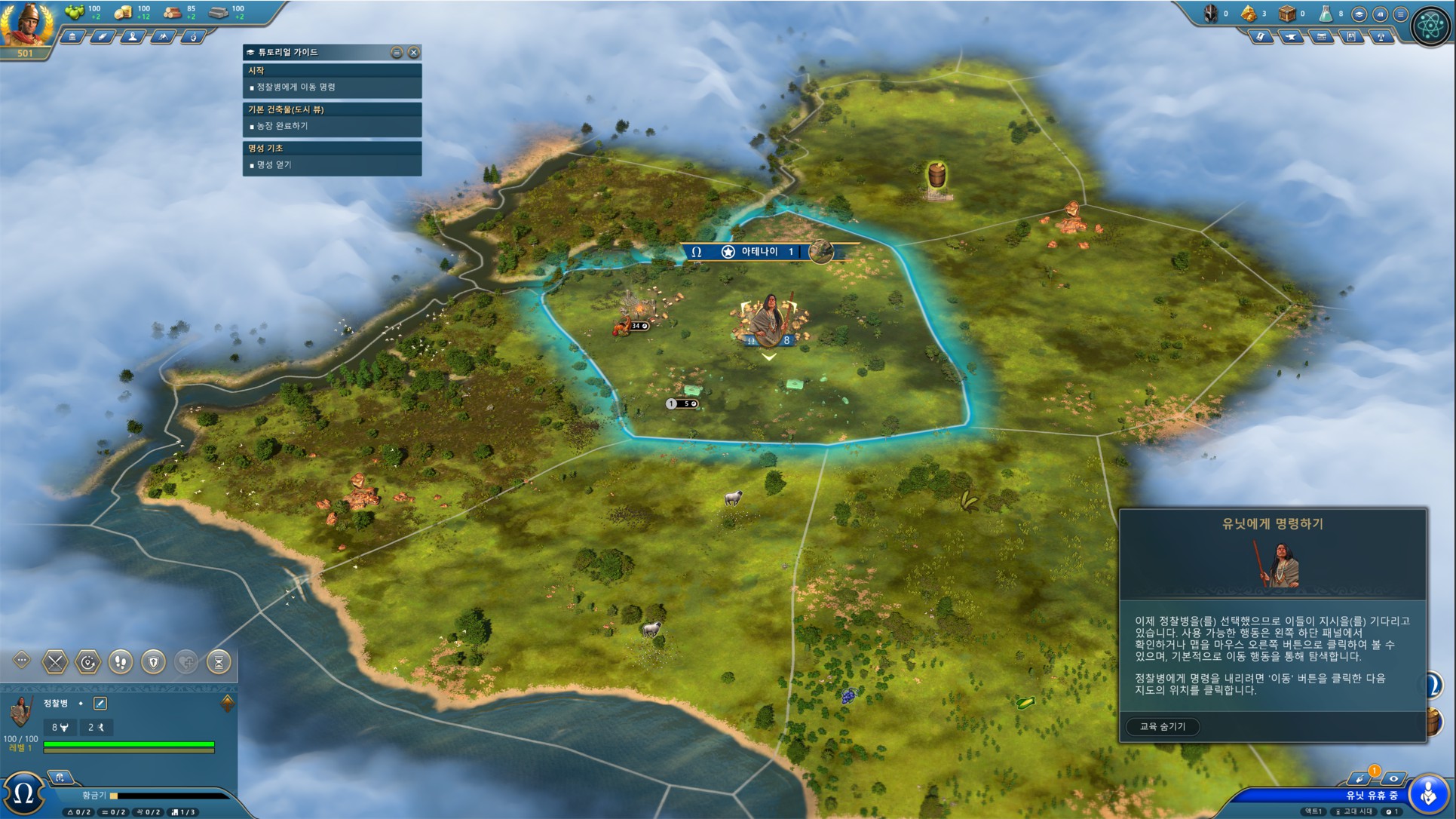Rename the scout with the pencil icon
Image resolution: width=1456 pixels, height=819 pixels.
100,704
